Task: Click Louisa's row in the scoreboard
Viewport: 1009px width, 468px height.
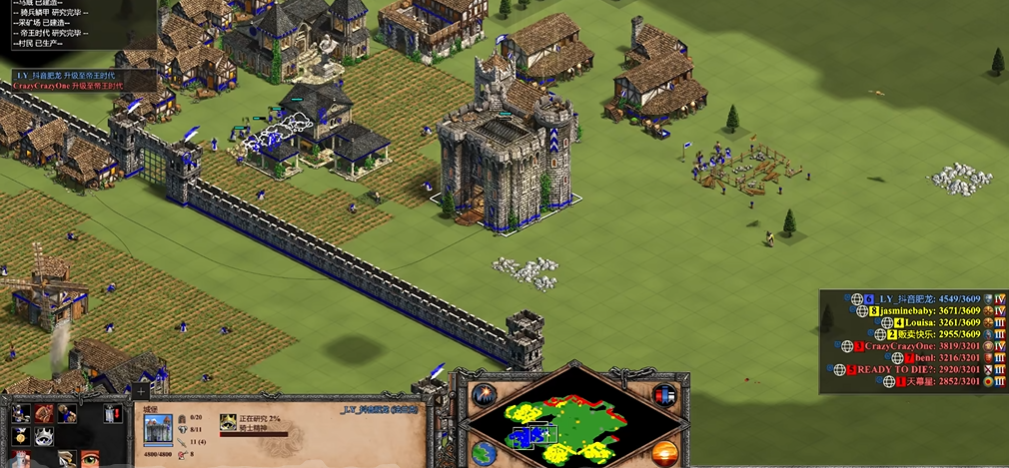Action: coord(920,323)
